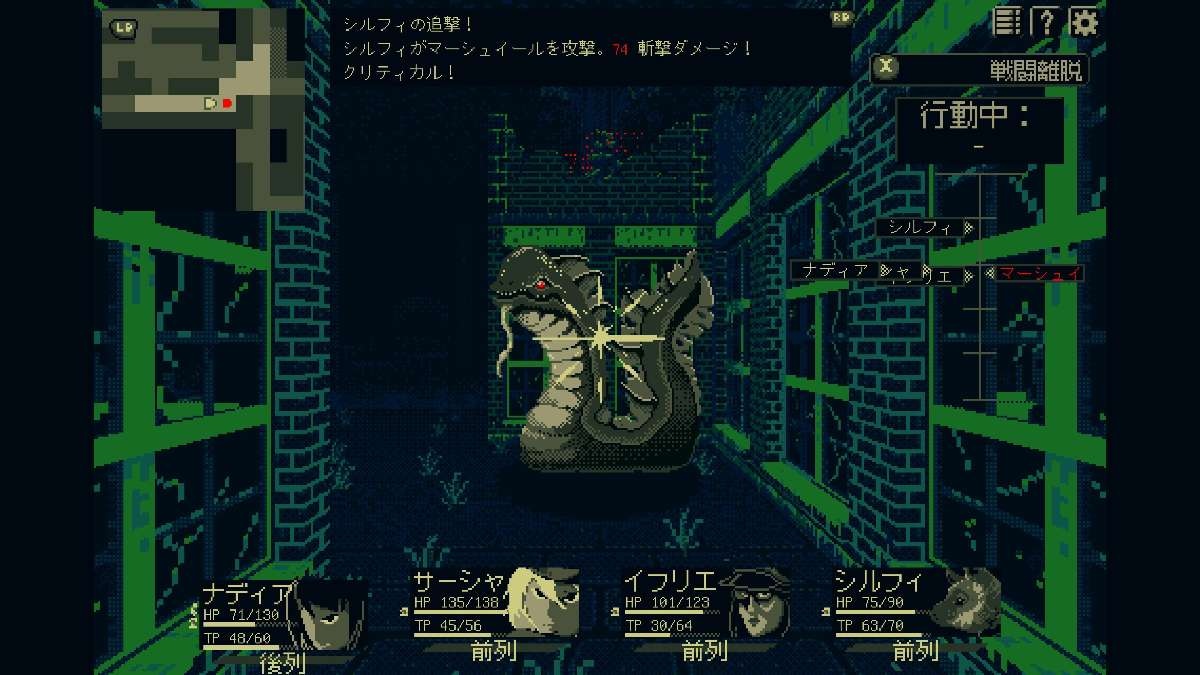Open the gear settings menu
1200x675 pixels.
[1085, 21]
